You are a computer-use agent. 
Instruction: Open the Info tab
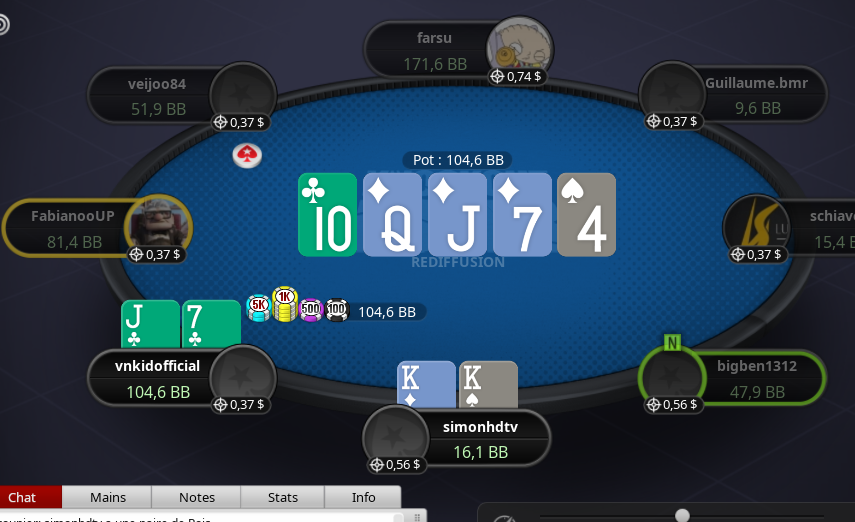coord(364,497)
